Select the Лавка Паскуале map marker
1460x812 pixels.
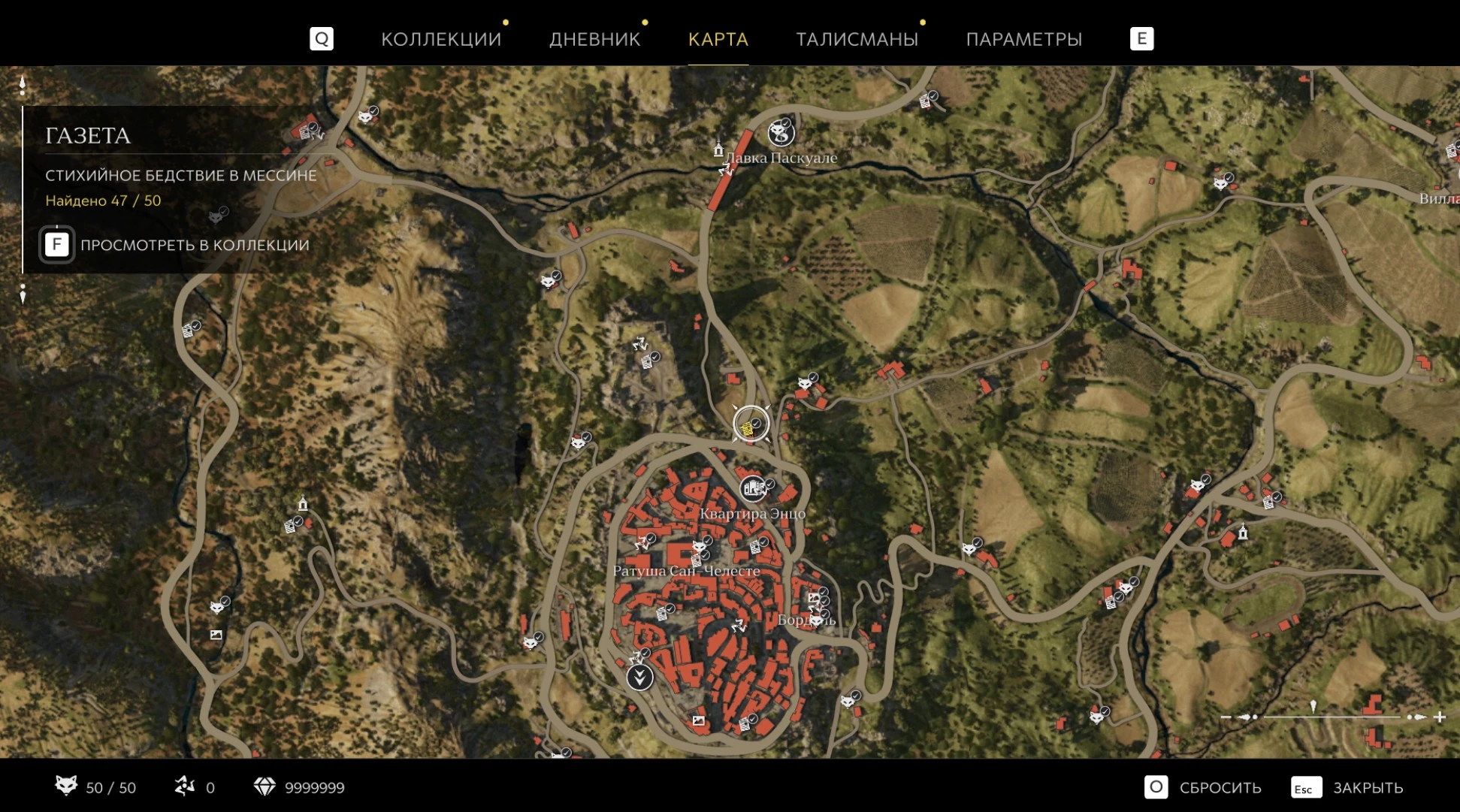[x=781, y=134]
